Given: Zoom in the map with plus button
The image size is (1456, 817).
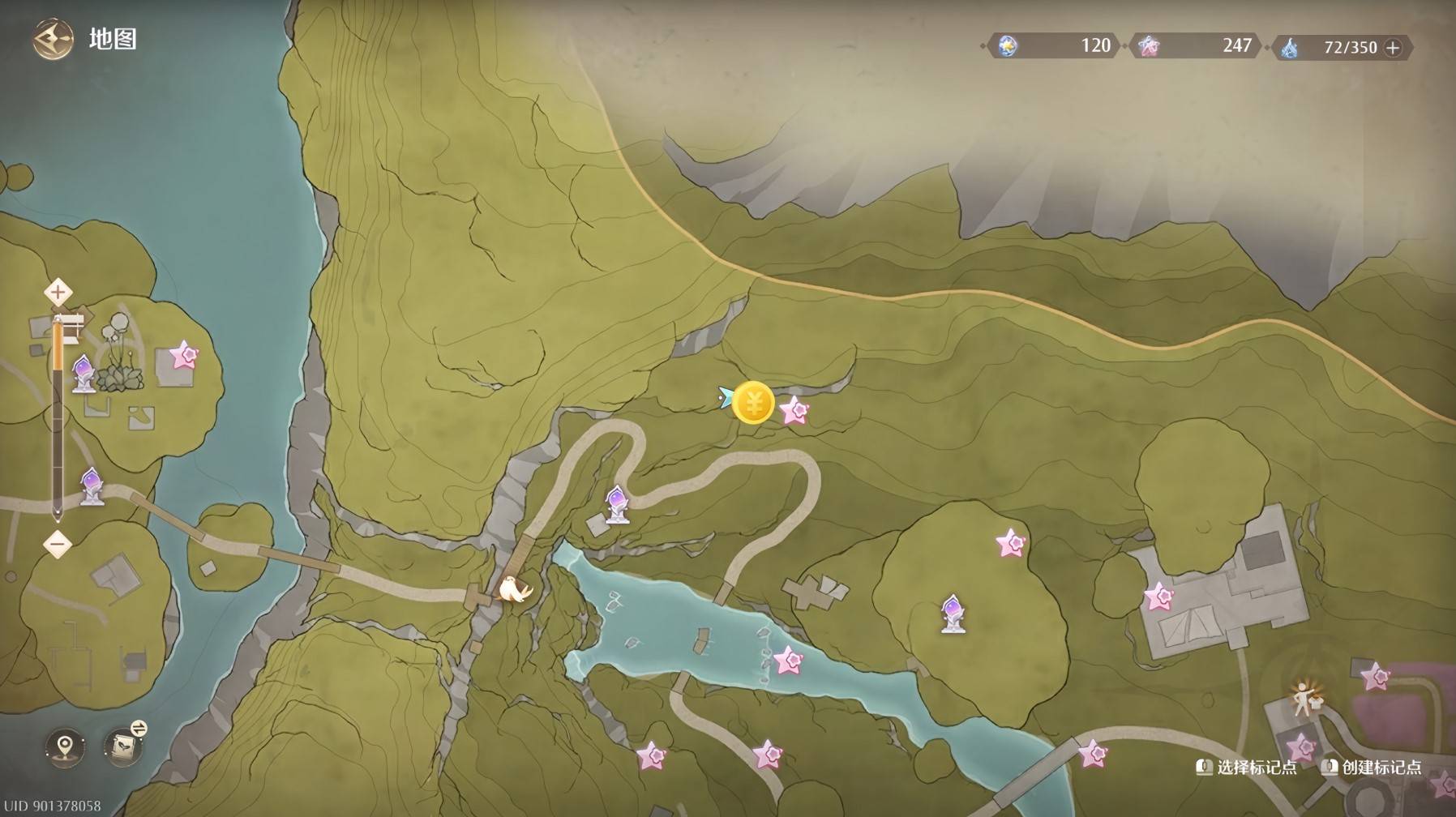Looking at the screenshot, I should pos(58,292).
